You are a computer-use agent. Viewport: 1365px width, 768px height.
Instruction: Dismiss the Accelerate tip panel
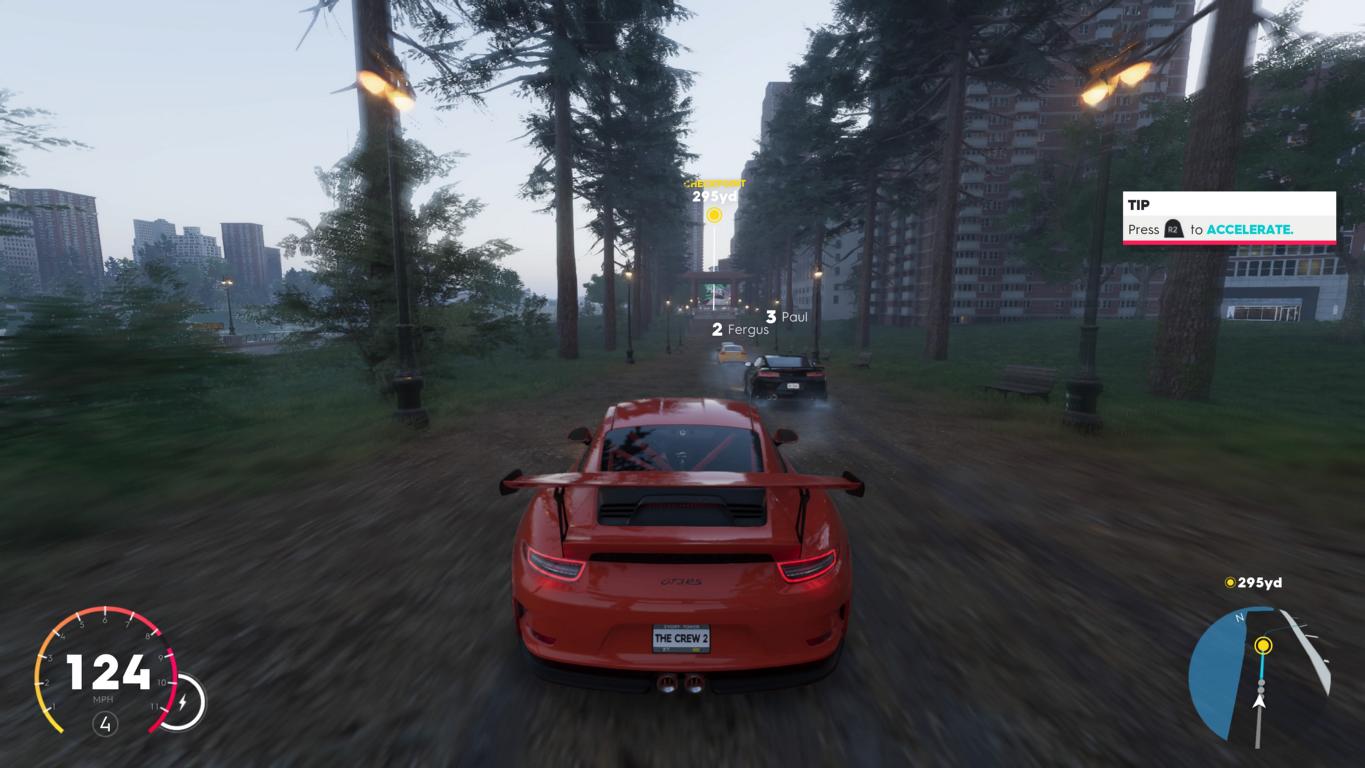pyautogui.click(x=1229, y=218)
